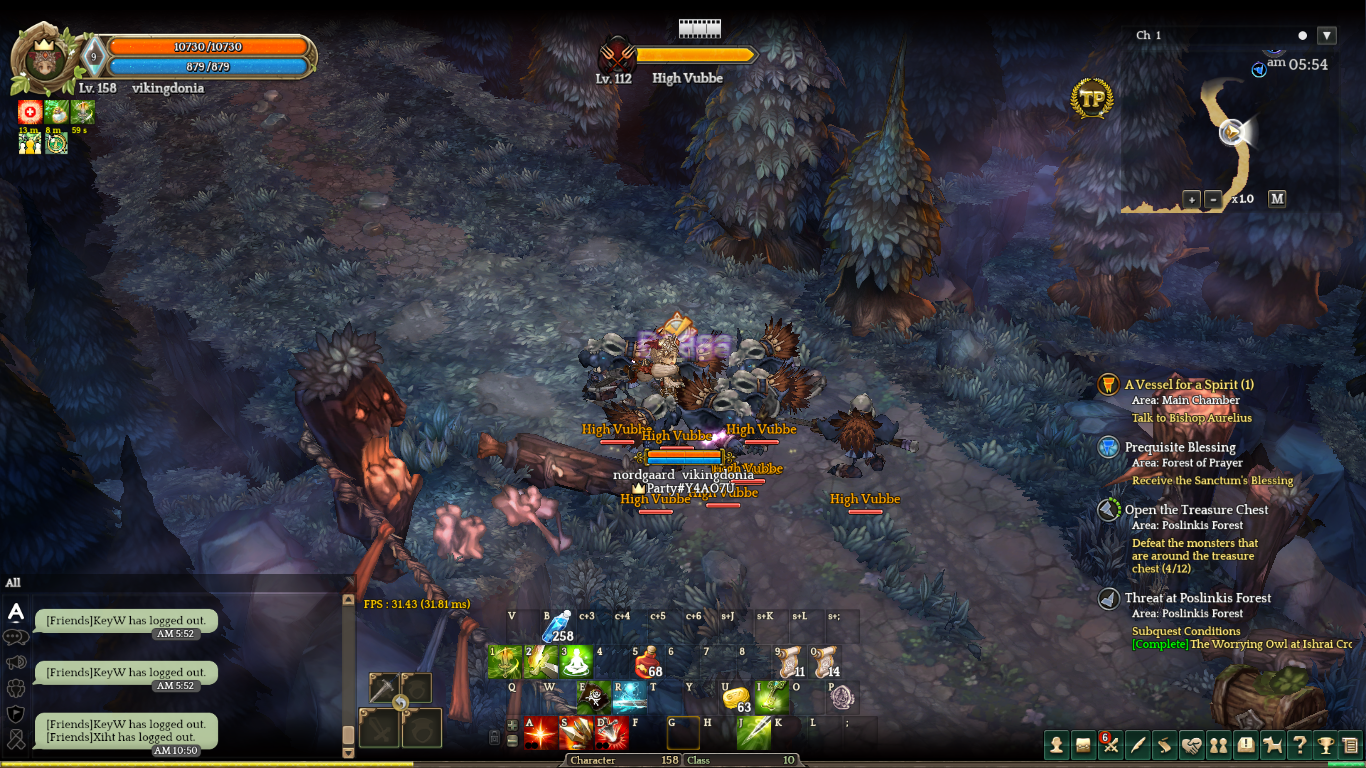This screenshot has height=768, width=1366.
Task: Open the character silhouette menu button
Action: pos(1056,744)
